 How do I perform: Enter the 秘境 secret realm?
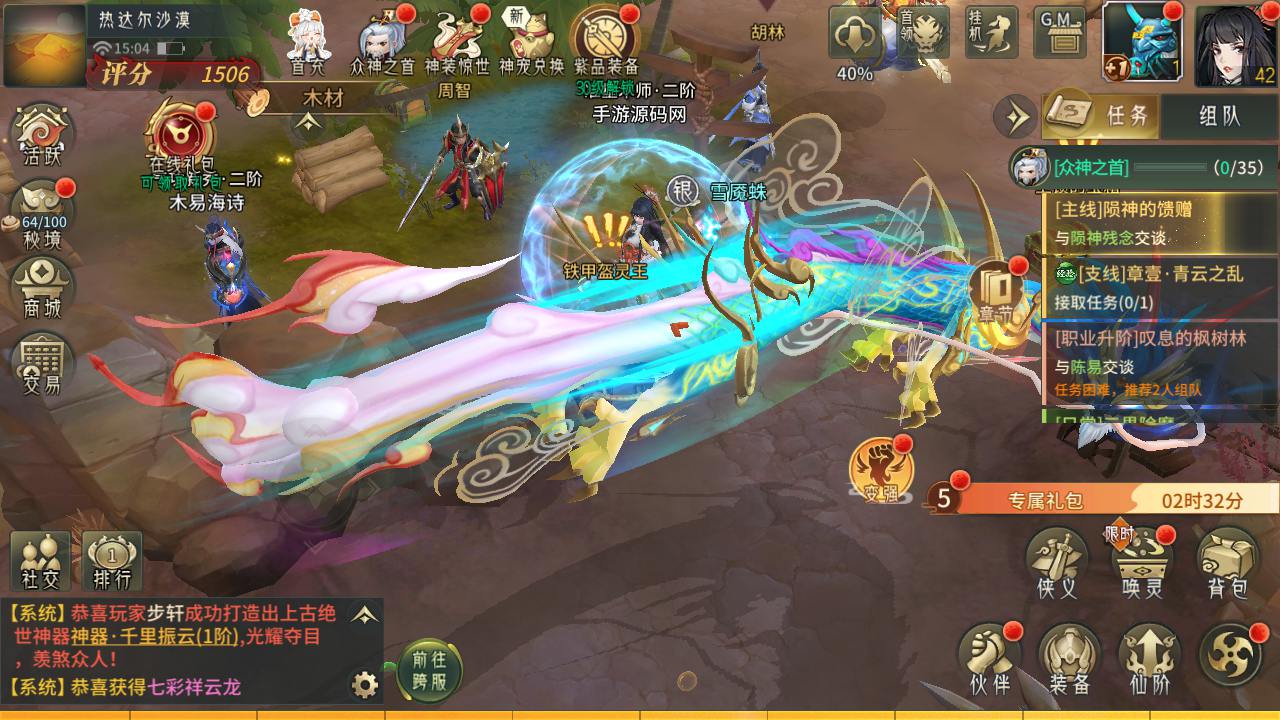click(42, 210)
